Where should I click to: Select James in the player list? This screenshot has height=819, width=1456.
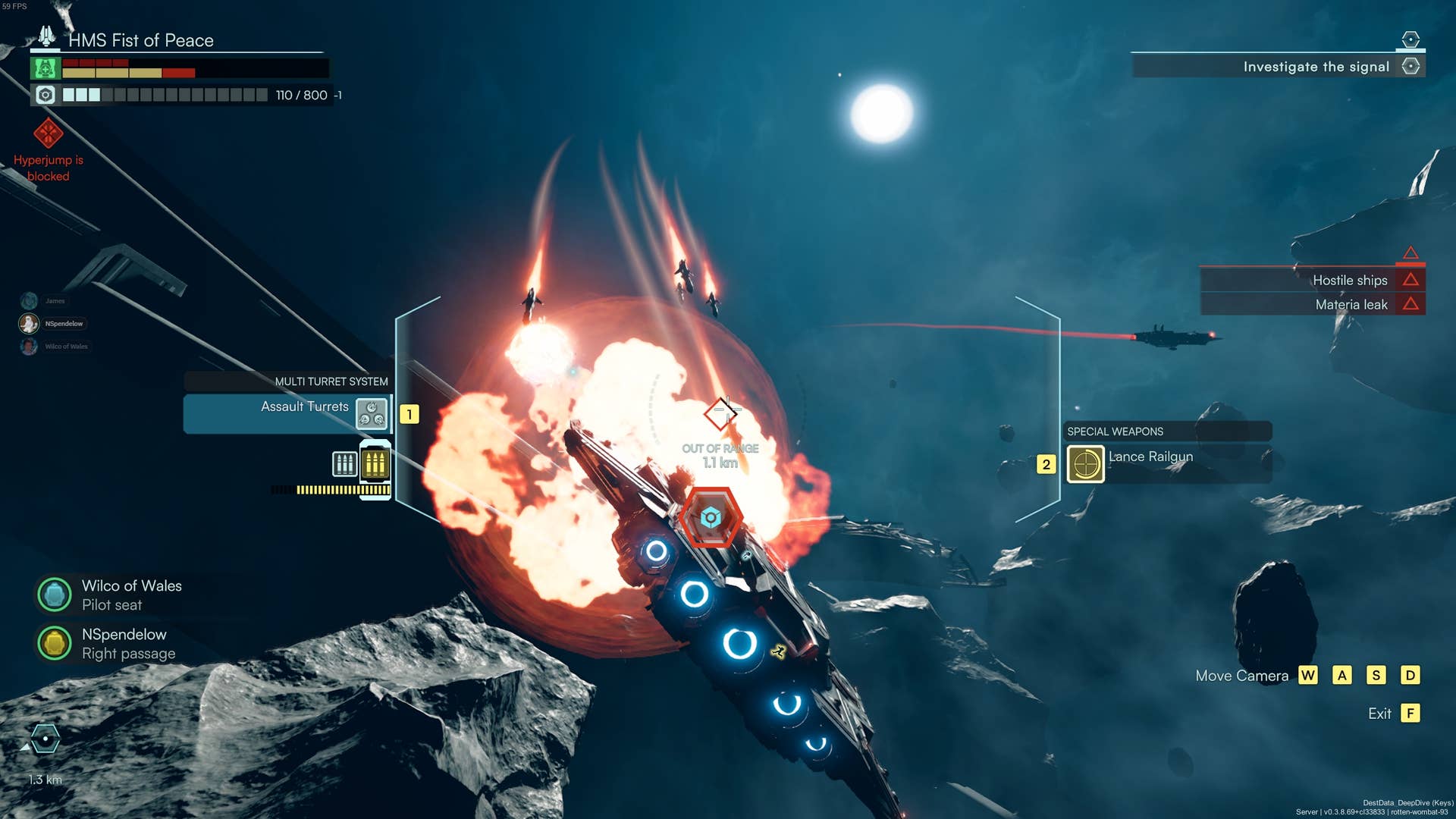29,301
